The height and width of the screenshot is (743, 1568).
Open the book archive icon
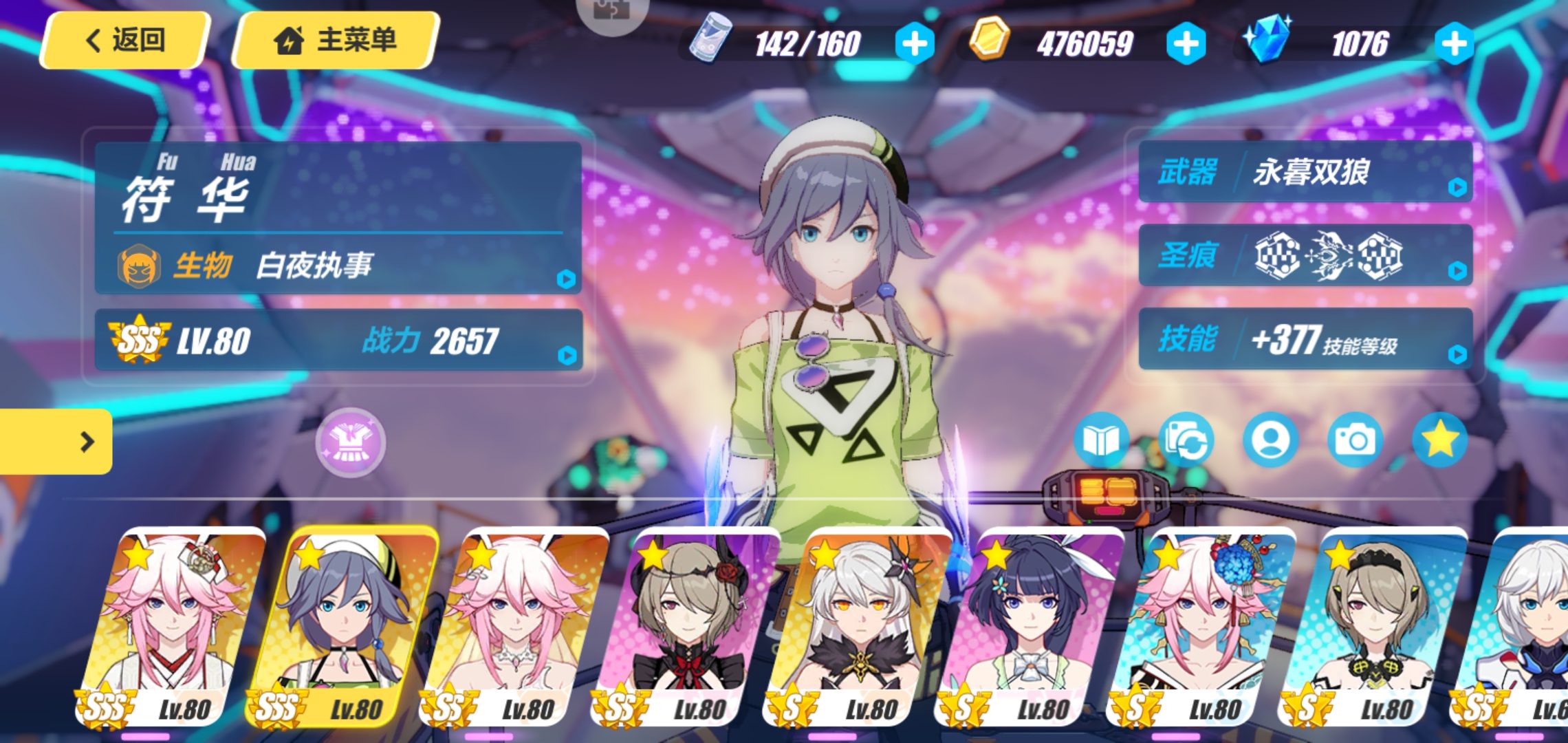click(x=1101, y=440)
